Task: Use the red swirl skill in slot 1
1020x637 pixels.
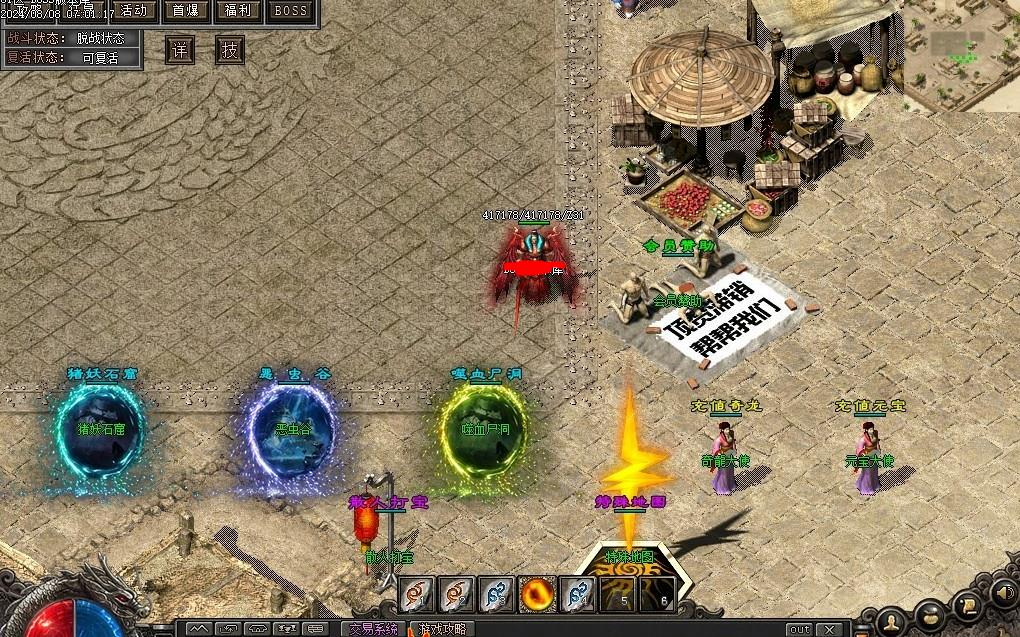Action: click(418, 595)
